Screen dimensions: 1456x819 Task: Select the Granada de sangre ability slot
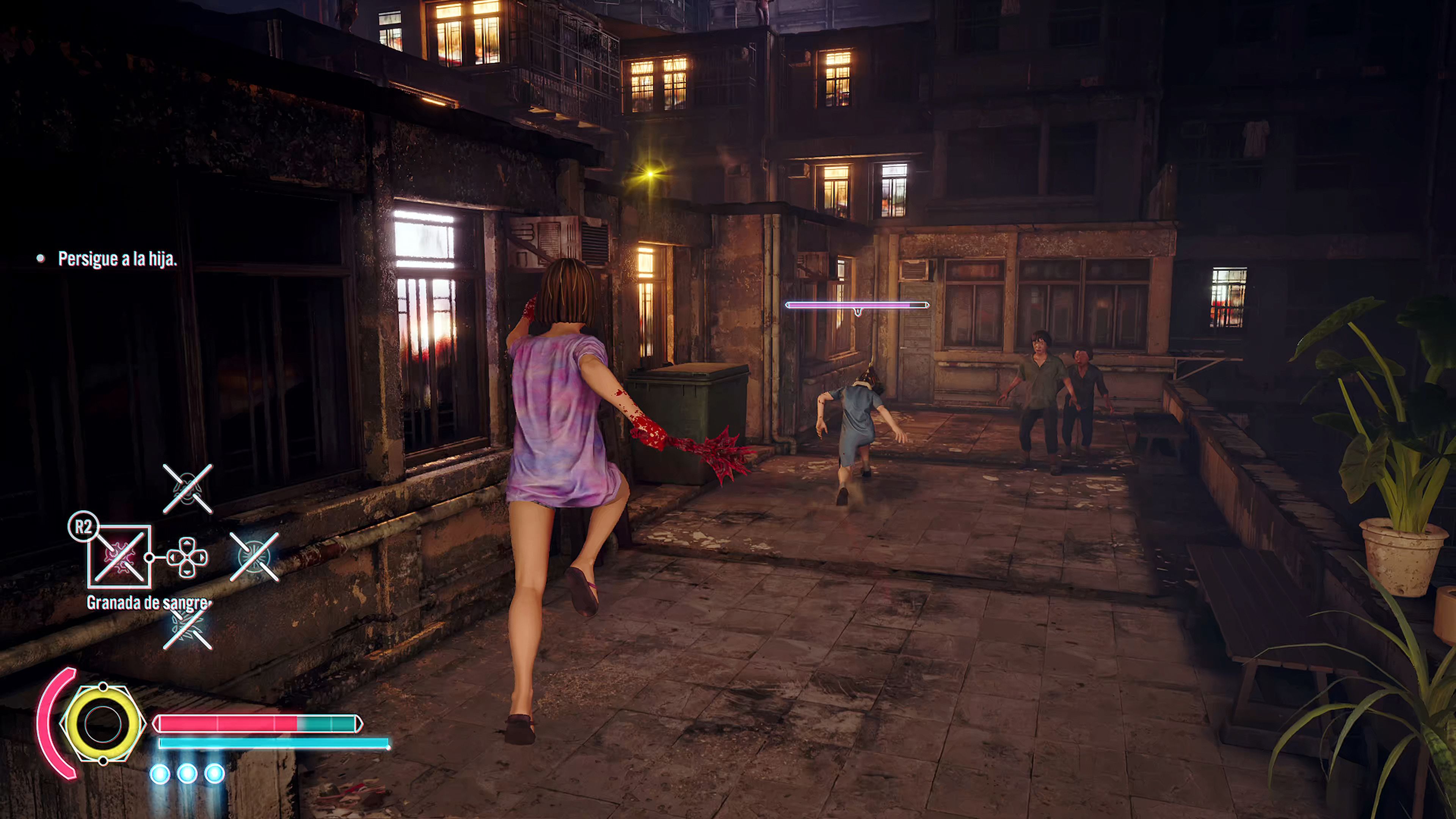point(119,557)
